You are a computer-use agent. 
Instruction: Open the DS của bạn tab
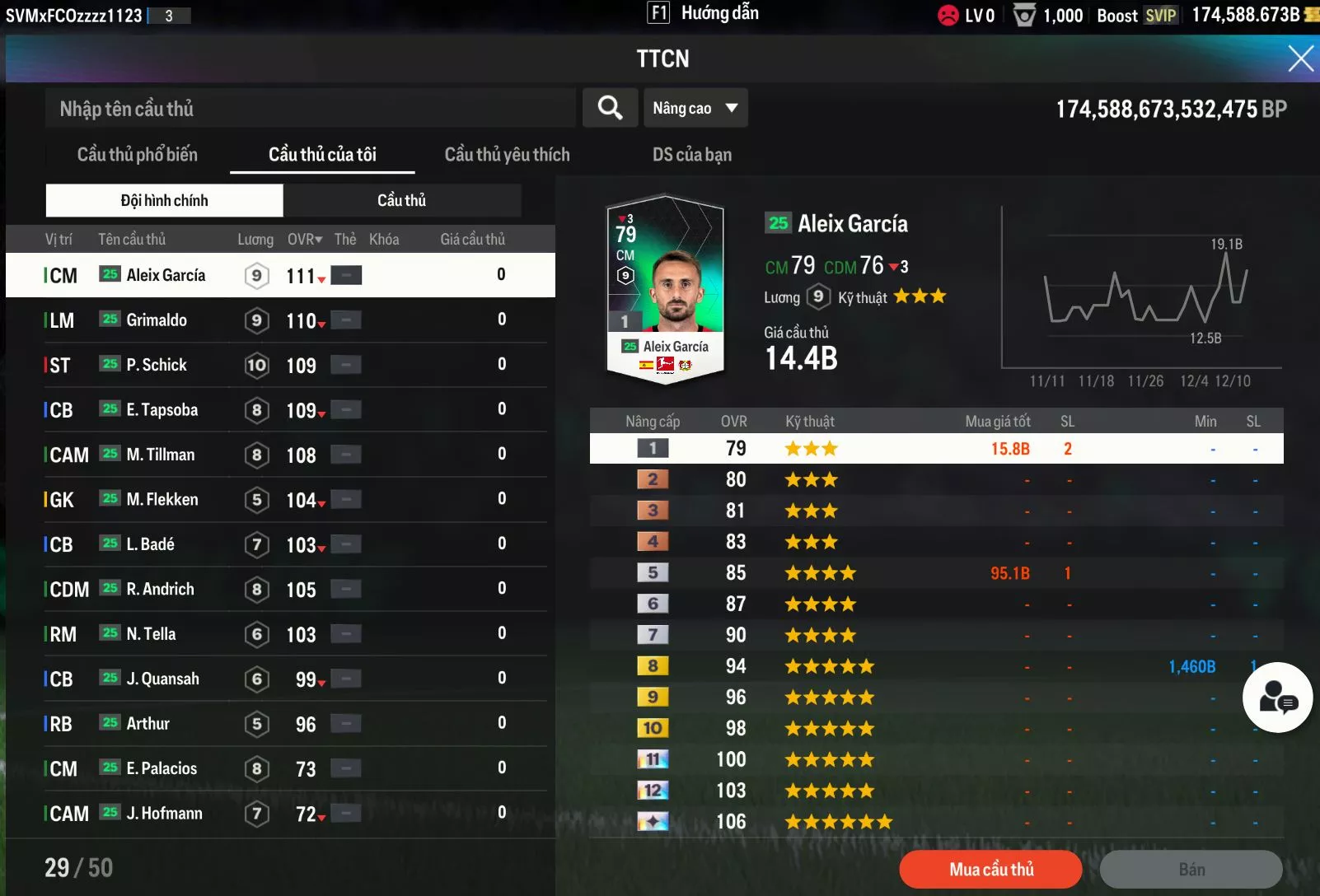click(691, 155)
